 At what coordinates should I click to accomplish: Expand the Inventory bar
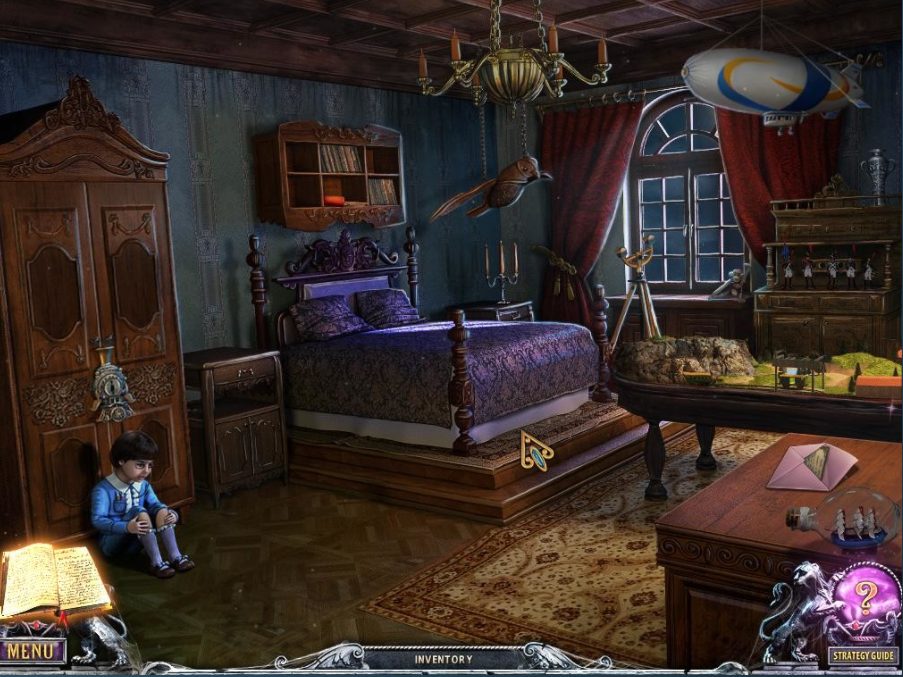pos(443,659)
